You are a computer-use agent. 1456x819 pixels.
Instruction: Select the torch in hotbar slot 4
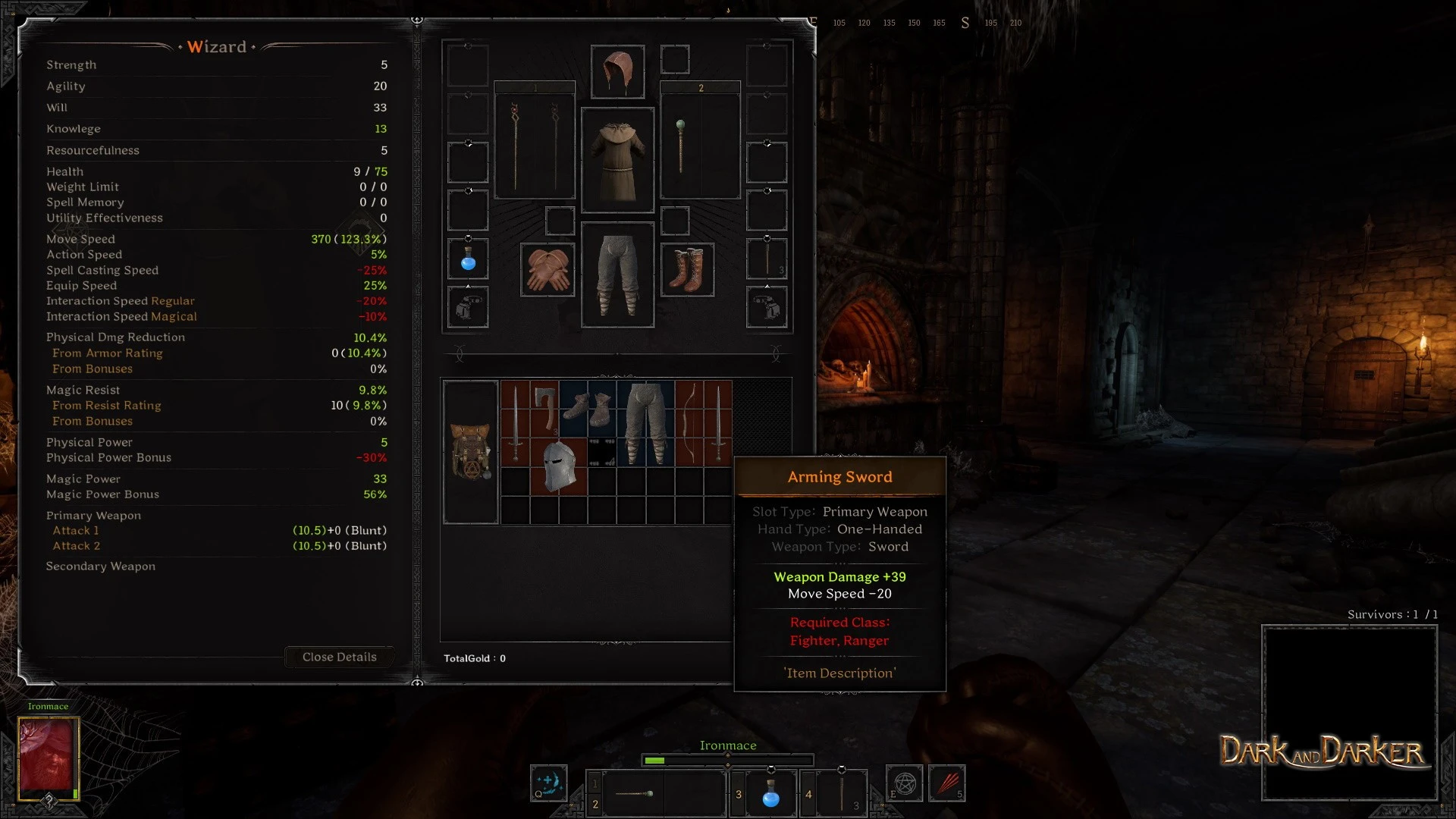[842, 793]
